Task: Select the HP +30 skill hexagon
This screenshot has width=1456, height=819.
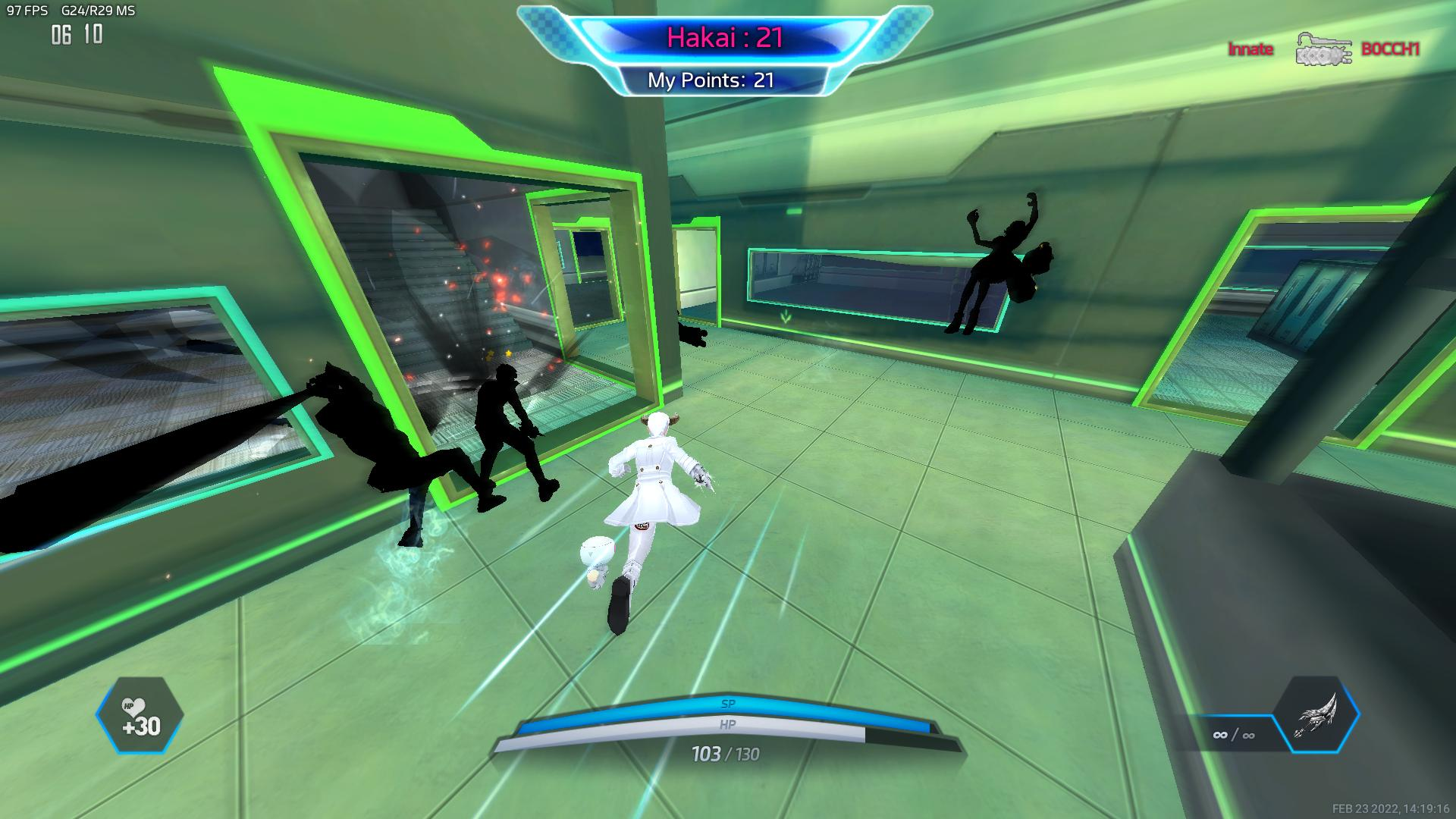Action: point(140,715)
